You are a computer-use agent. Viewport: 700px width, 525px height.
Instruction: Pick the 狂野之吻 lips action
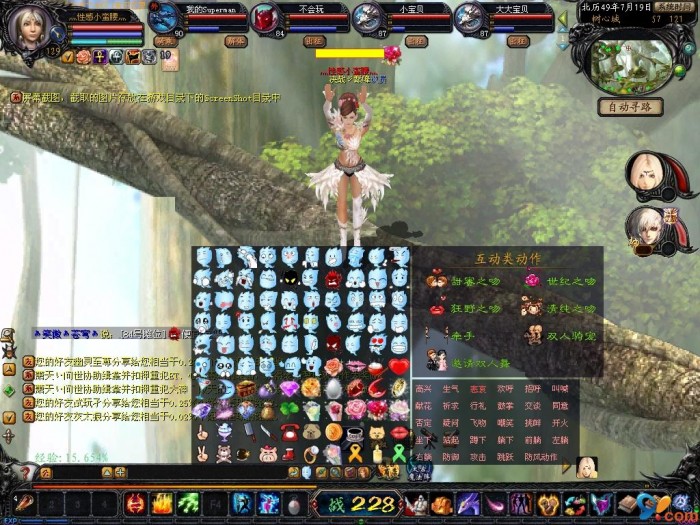click(x=469, y=309)
